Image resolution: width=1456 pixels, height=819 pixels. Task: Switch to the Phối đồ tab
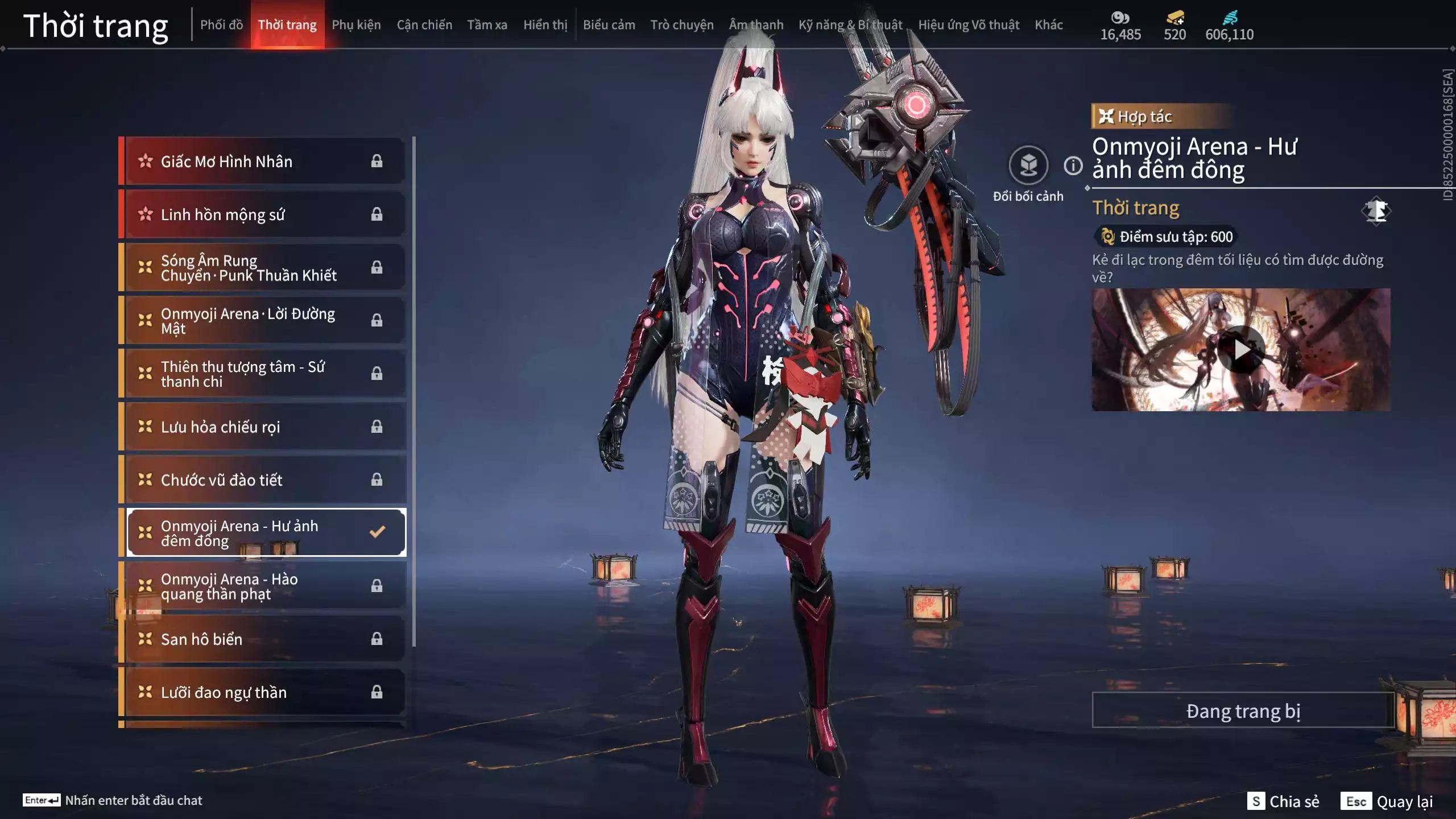(221, 25)
